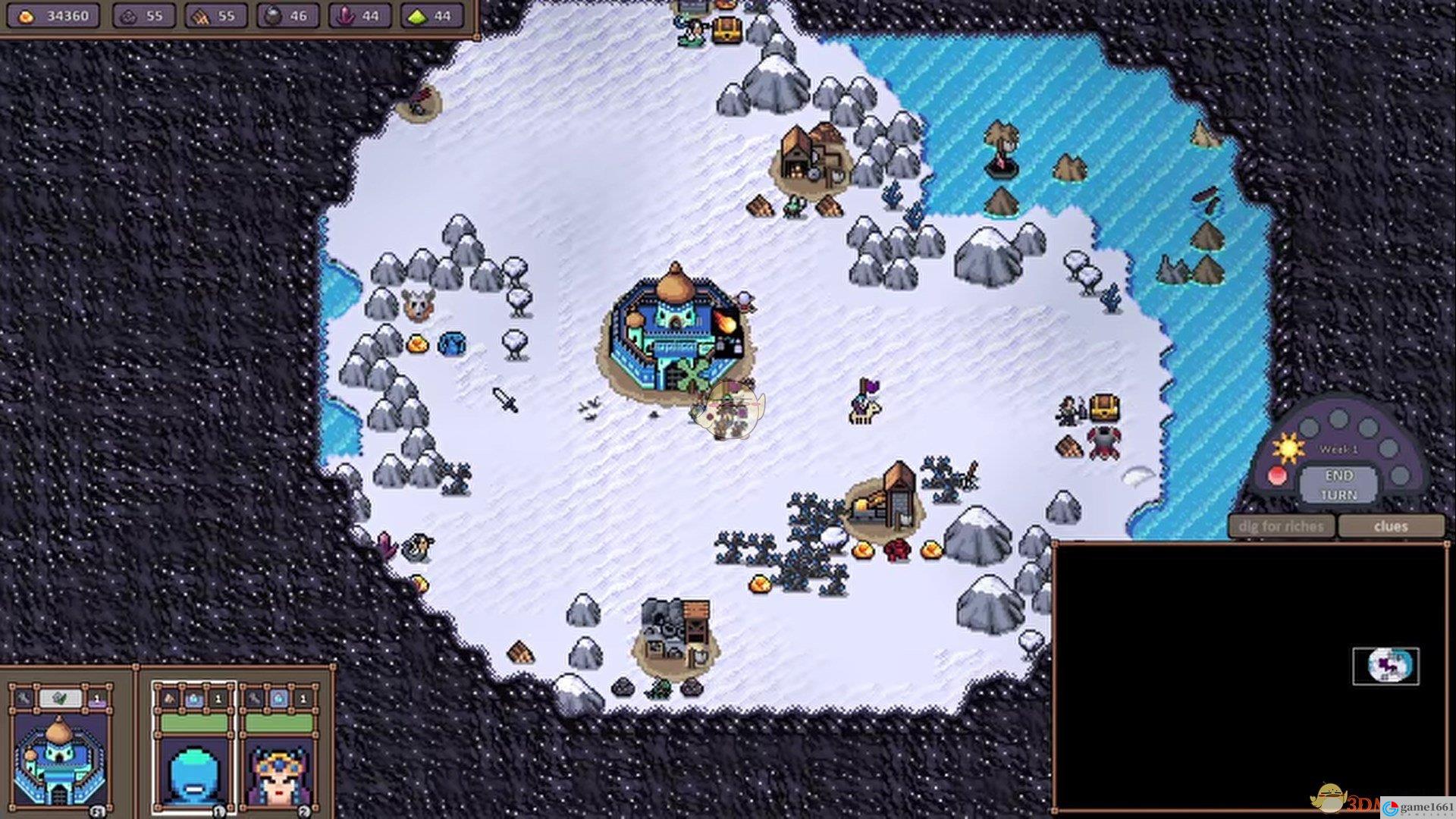Click the gold resource counter
Screen dimensions: 1456x819
coord(55,15)
